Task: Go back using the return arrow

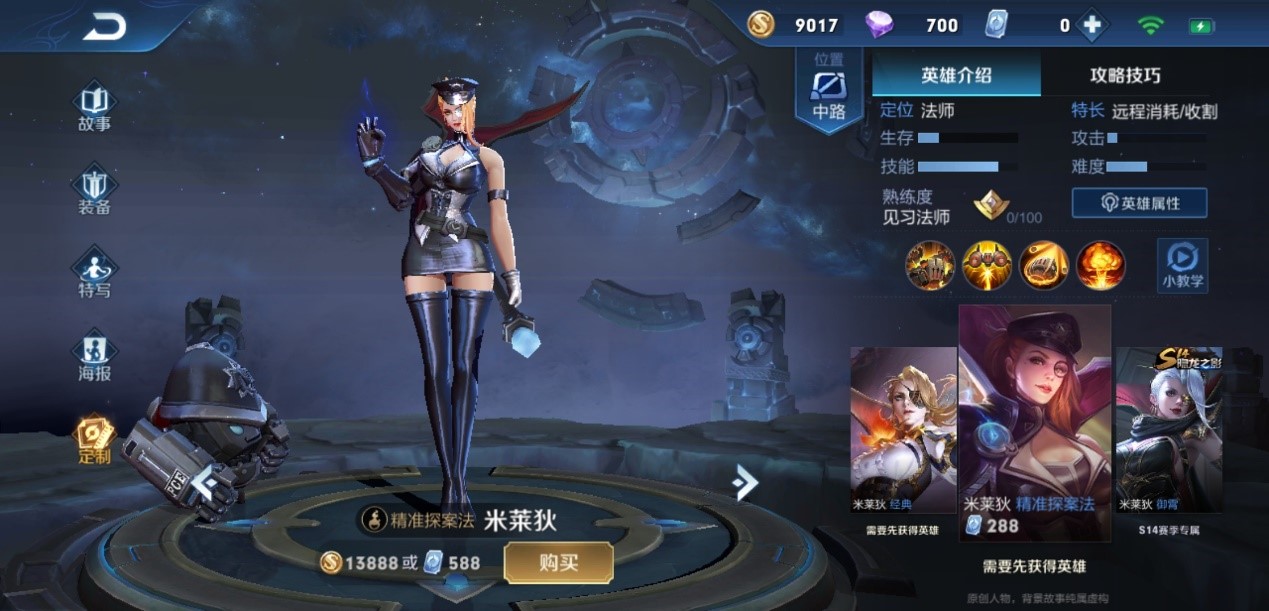Action: (105, 27)
